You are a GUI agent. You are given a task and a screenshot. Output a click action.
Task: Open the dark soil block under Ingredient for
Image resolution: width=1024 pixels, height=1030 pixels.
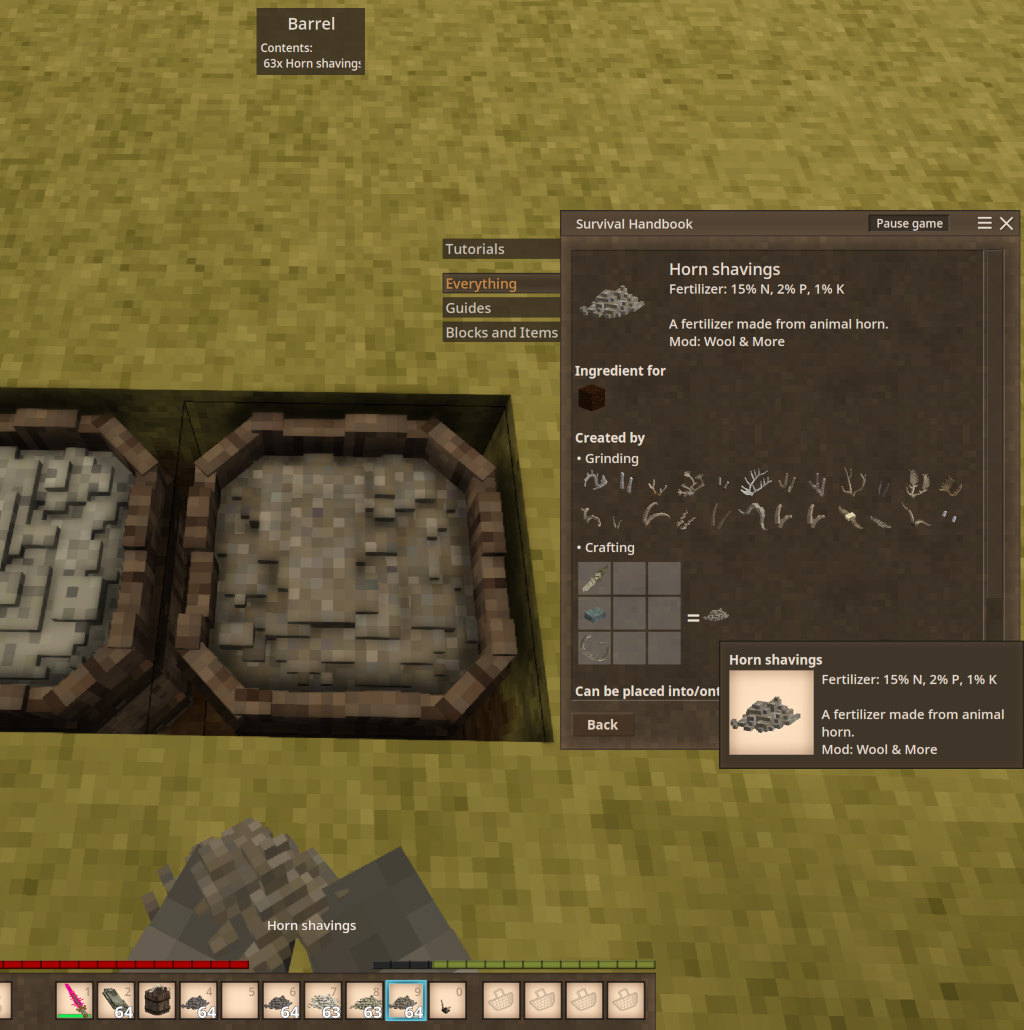click(x=590, y=399)
